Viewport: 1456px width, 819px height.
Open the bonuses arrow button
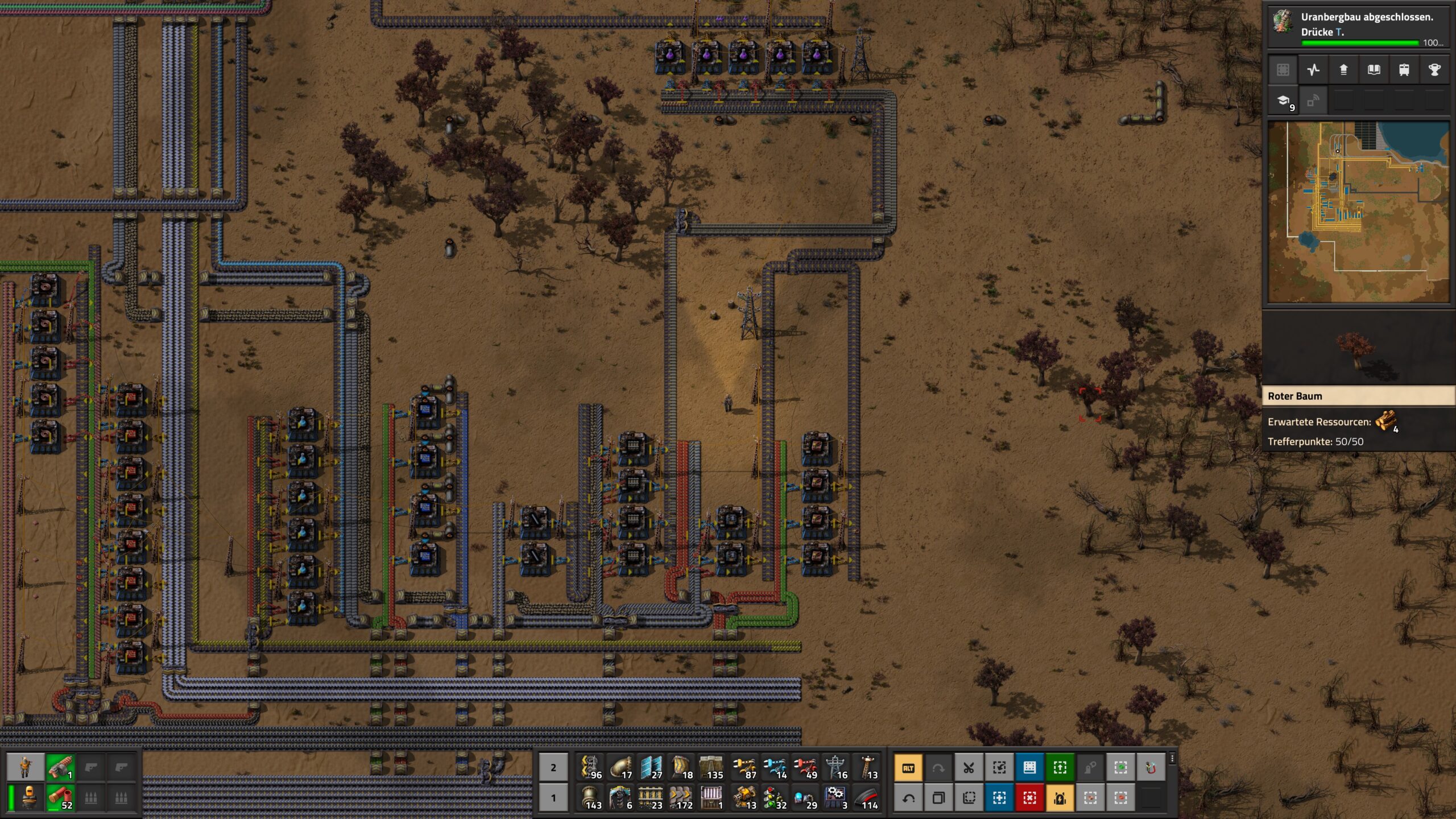tap(1343, 70)
